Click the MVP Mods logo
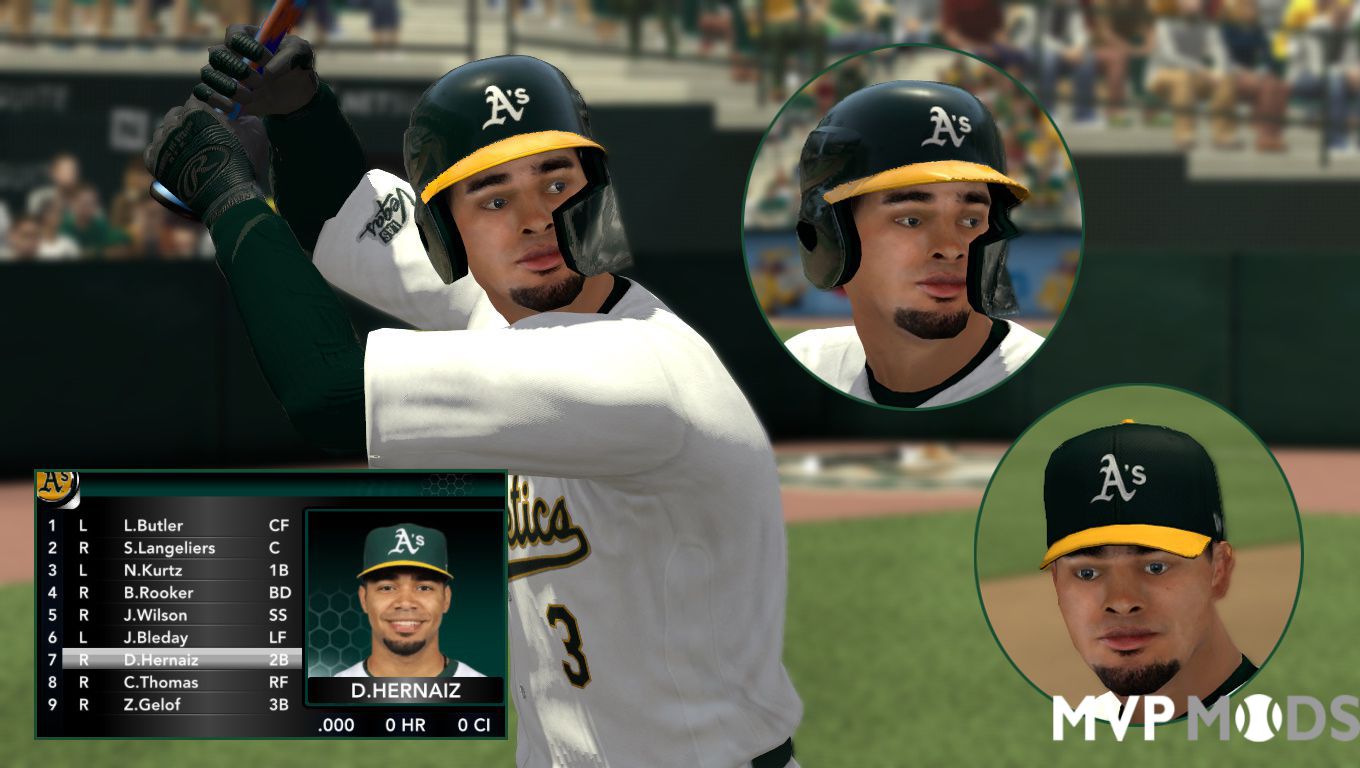The height and width of the screenshot is (768, 1360). tap(1205, 717)
